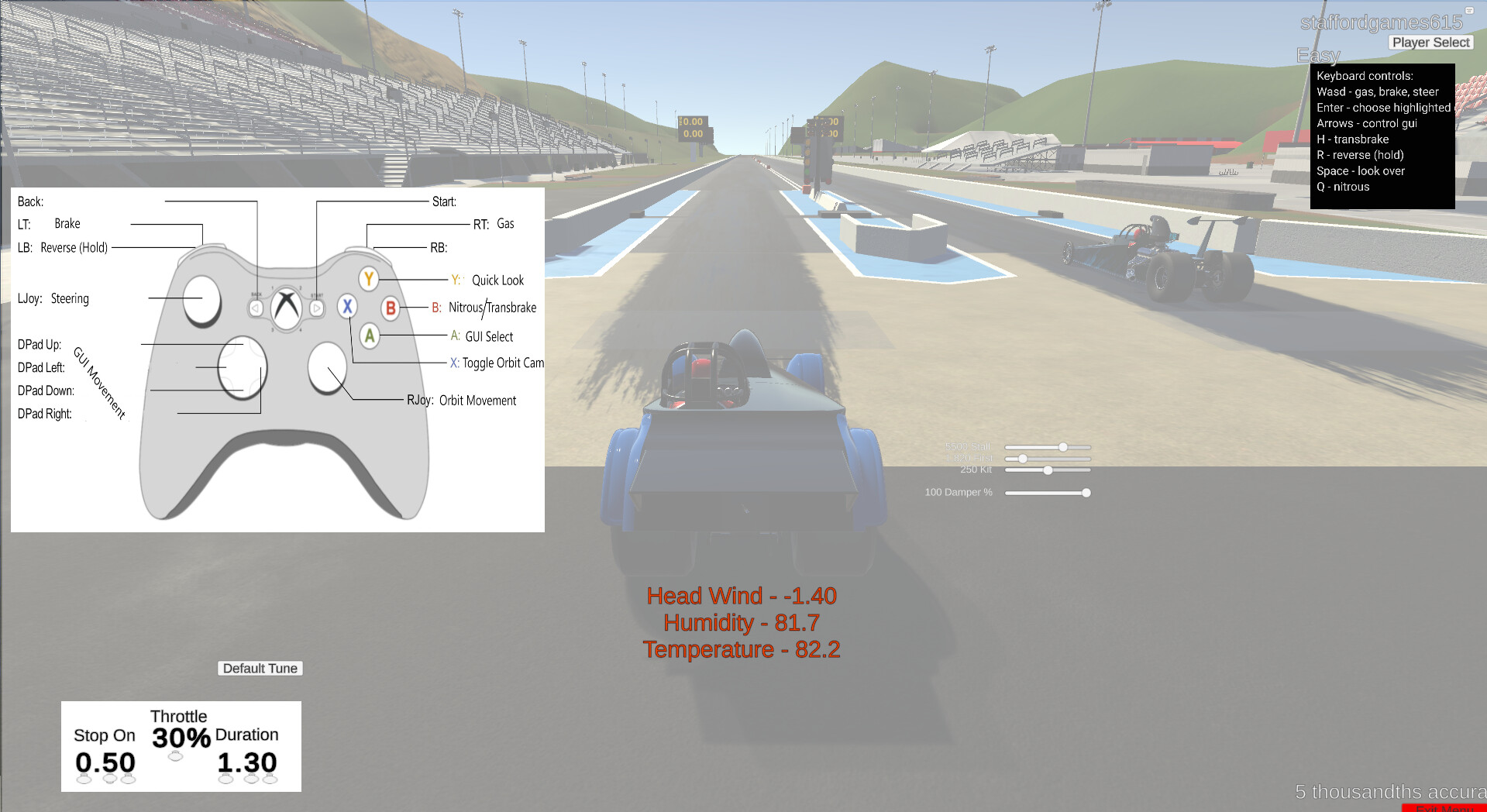Click the X Toggle Orbit Cam button icon
The height and width of the screenshot is (812, 1487).
pos(346,307)
